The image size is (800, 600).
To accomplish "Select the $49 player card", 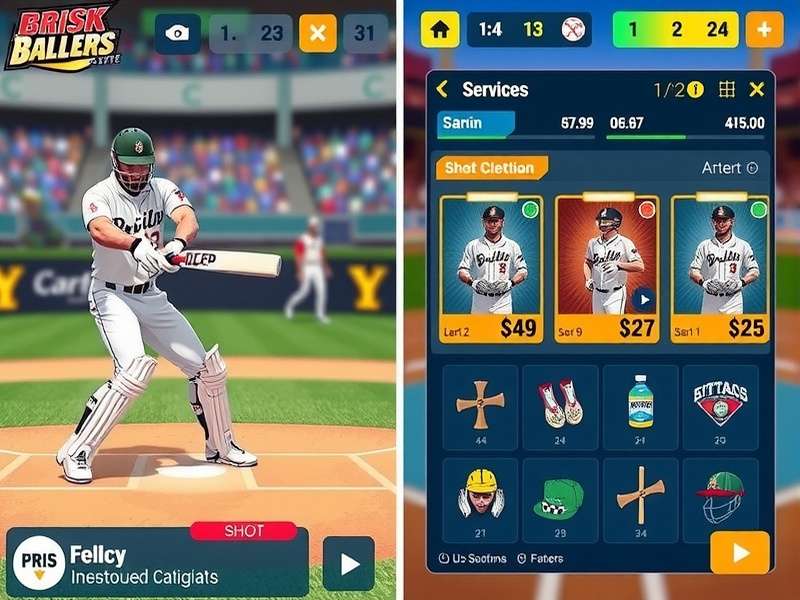I will (491, 268).
